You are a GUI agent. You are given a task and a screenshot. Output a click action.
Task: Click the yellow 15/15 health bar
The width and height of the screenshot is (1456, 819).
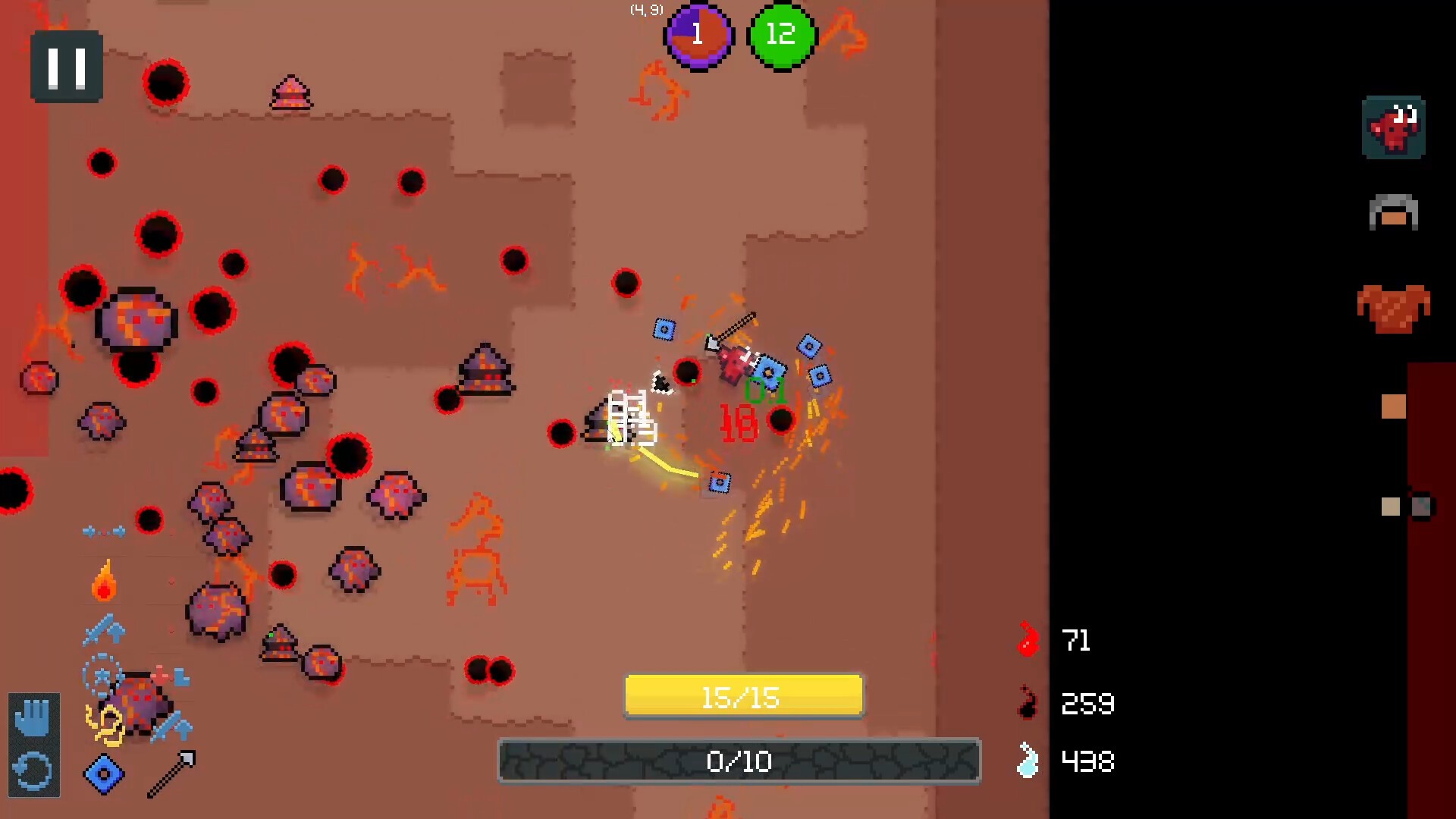[743, 695]
